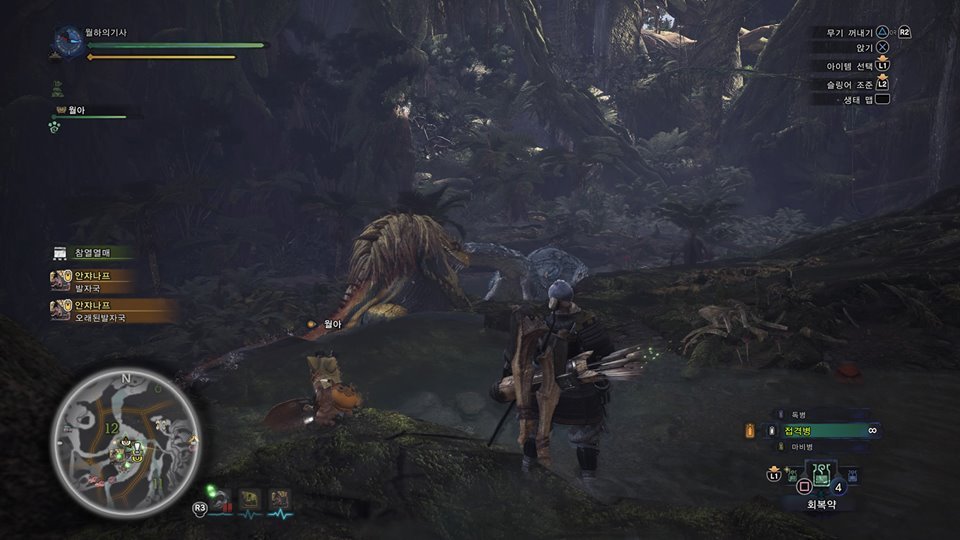Click the quest clock icon beside the player name
The height and width of the screenshot is (540, 960).
(x=69, y=42)
